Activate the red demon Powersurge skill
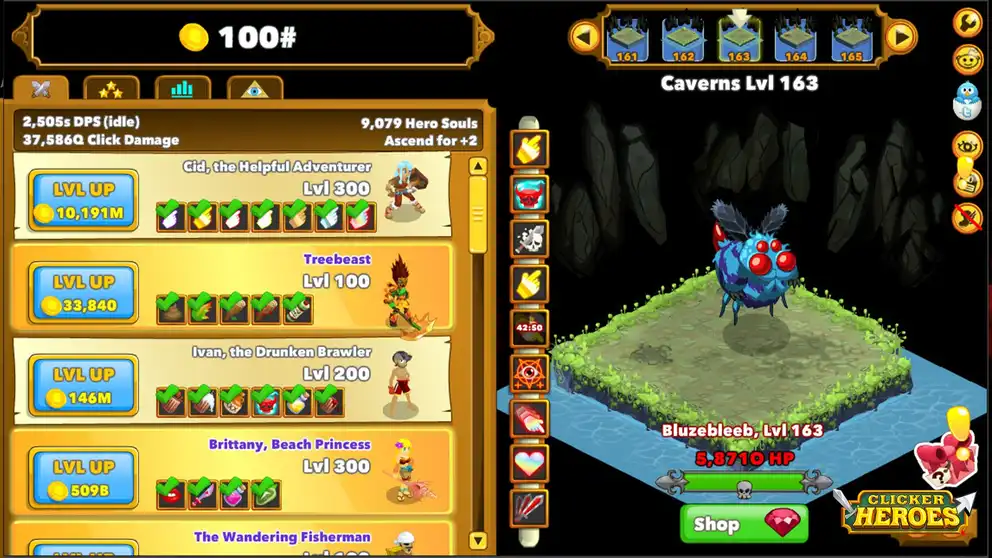 point(530,193)
